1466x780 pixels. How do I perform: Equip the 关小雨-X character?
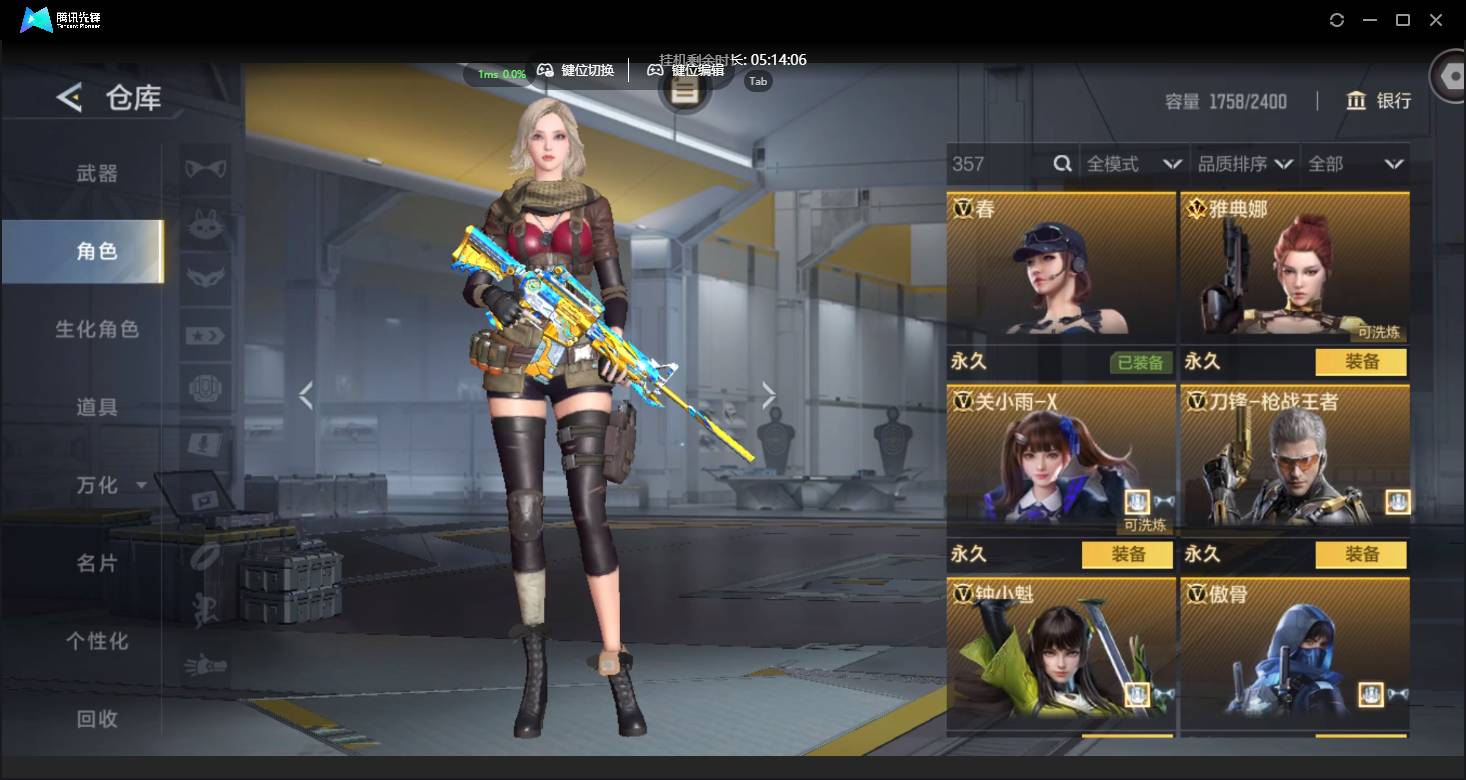click(x=1127, y=554)
